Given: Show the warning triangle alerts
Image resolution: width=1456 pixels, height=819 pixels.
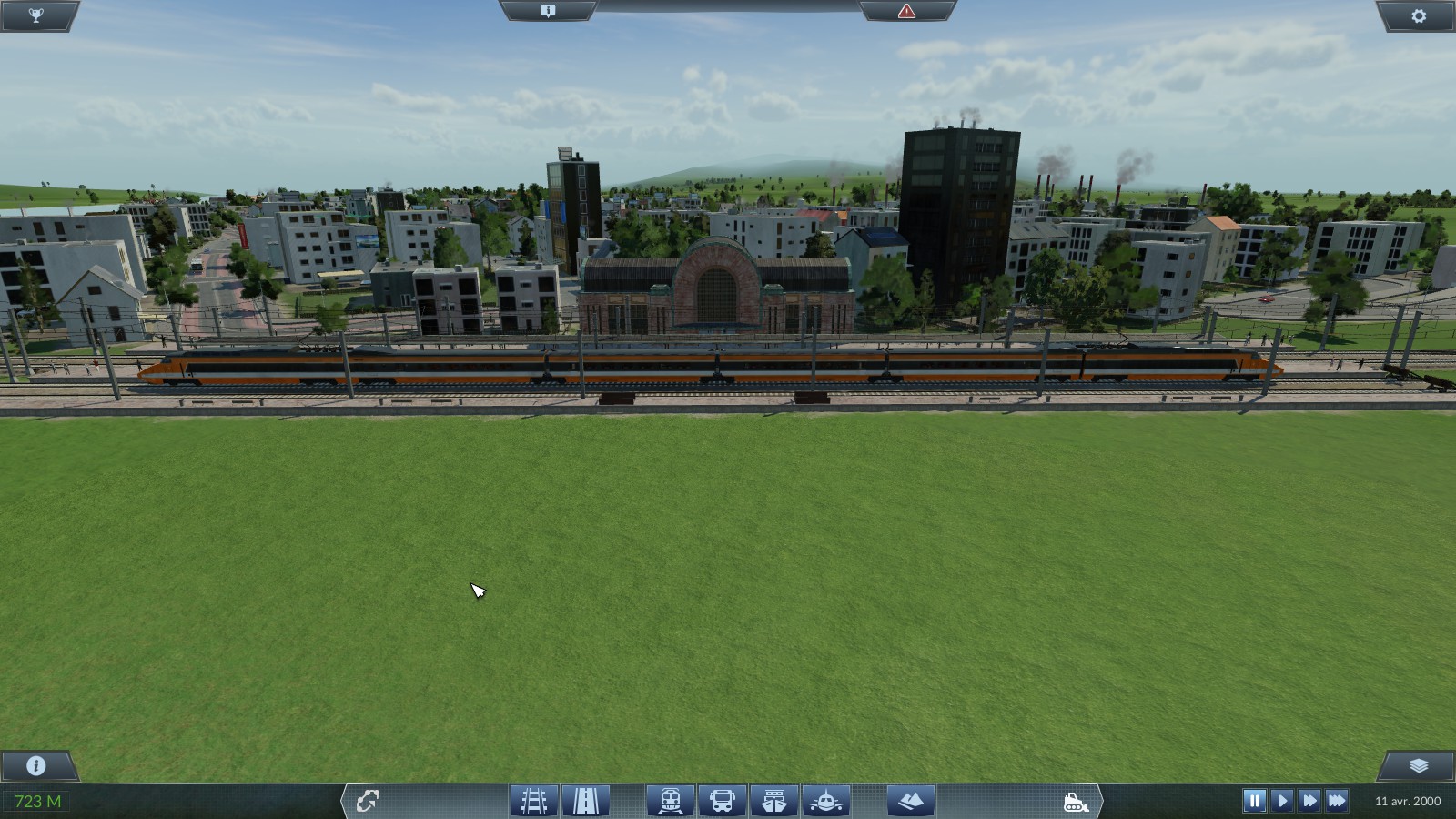Looking at the screenshot, I should pos(906,11).
